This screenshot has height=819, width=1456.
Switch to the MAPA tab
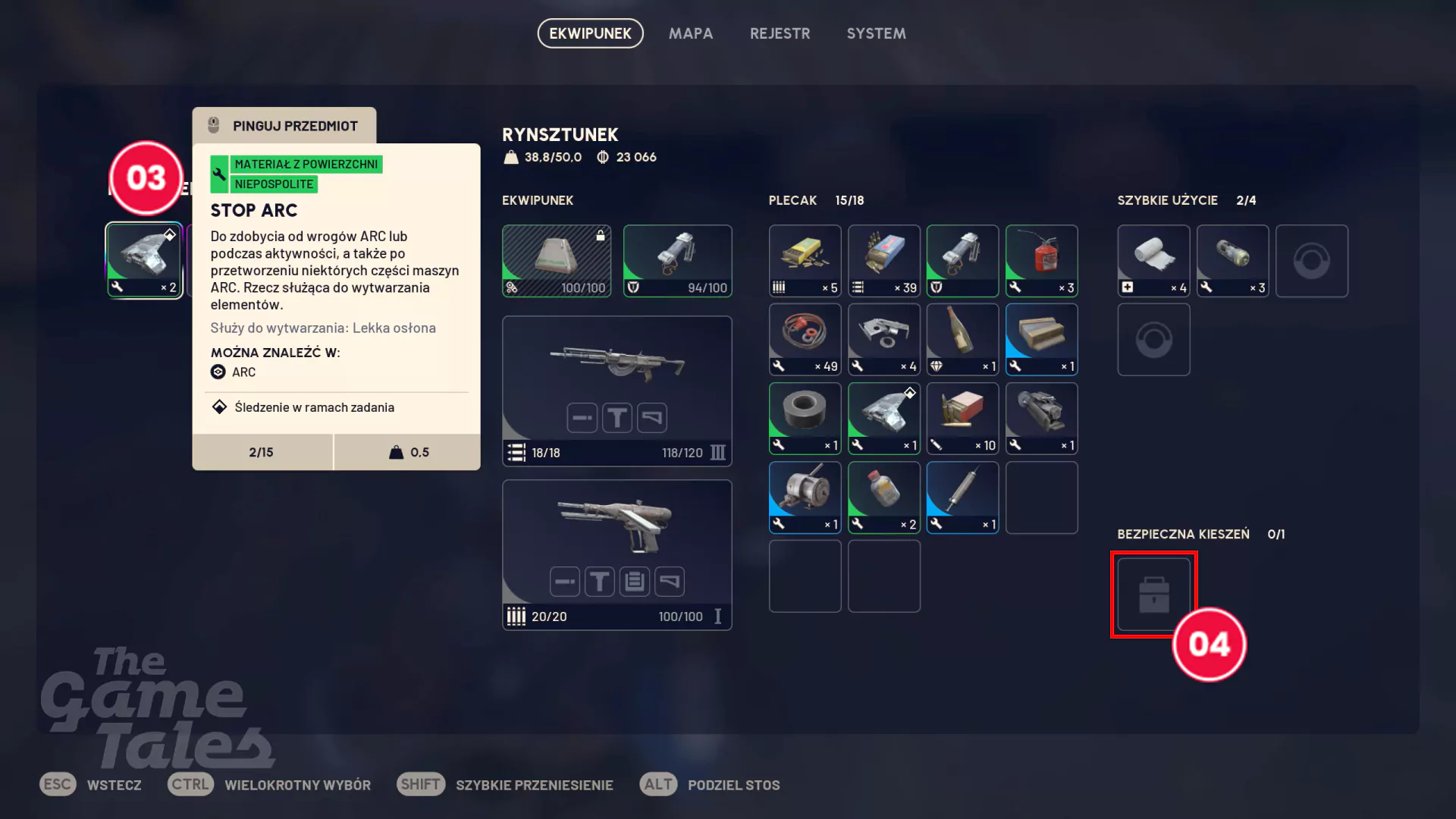[x=690, y=33]
